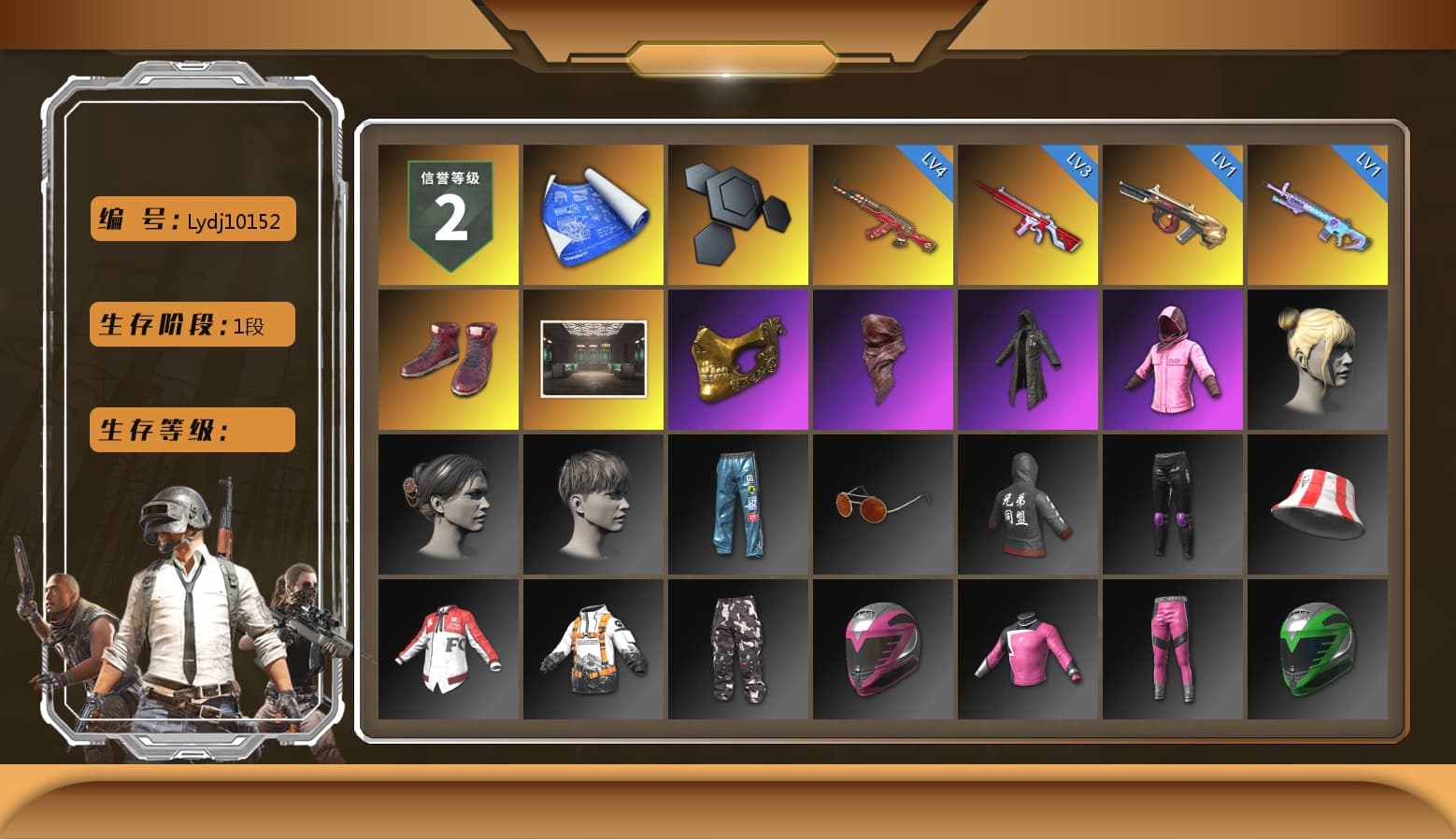The width and height of the screenshot is (1456, 839).
Task: Open the red striped bucket hat
Action: click(1318, 504)
